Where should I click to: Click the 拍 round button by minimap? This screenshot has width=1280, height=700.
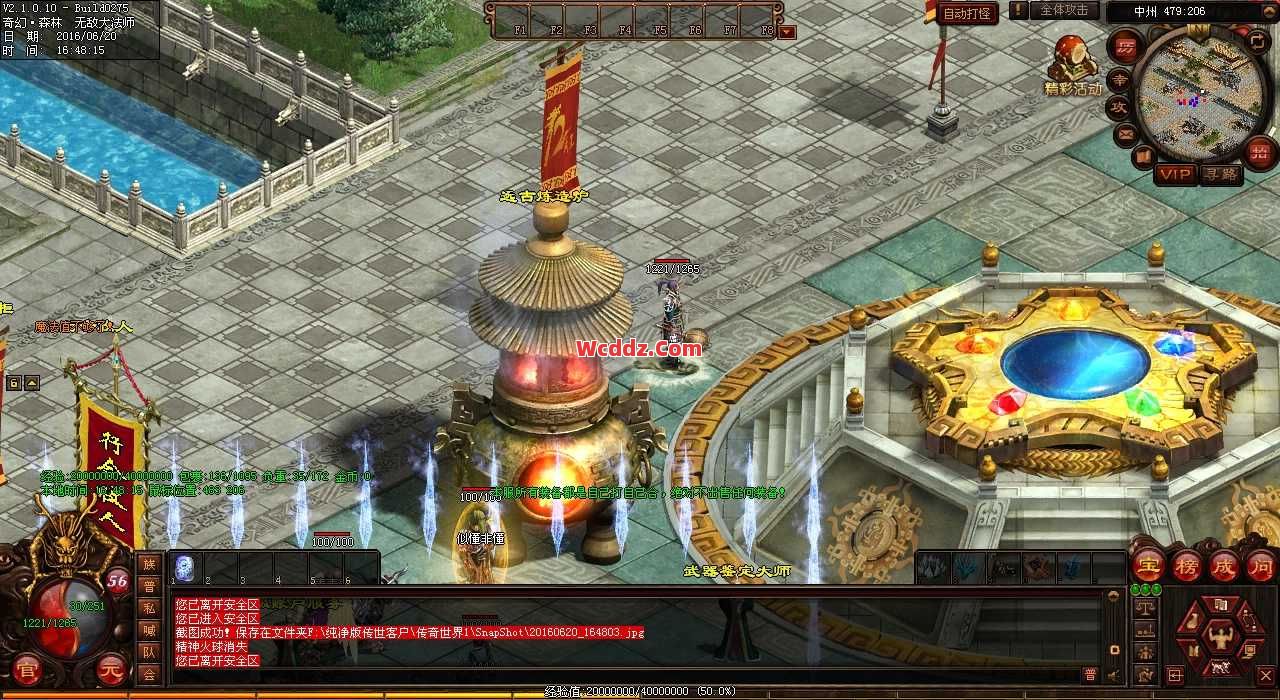click(x=1260, y=151)
